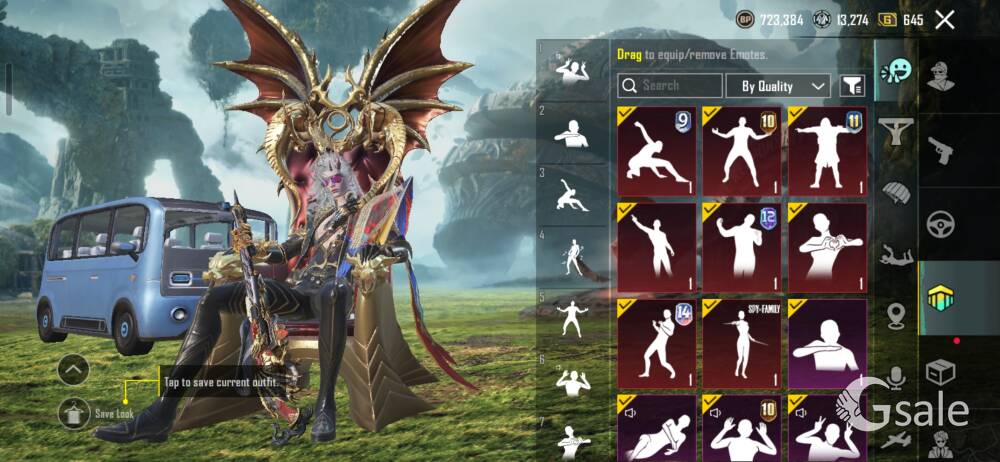Open the emote filter options

point(852,86)
